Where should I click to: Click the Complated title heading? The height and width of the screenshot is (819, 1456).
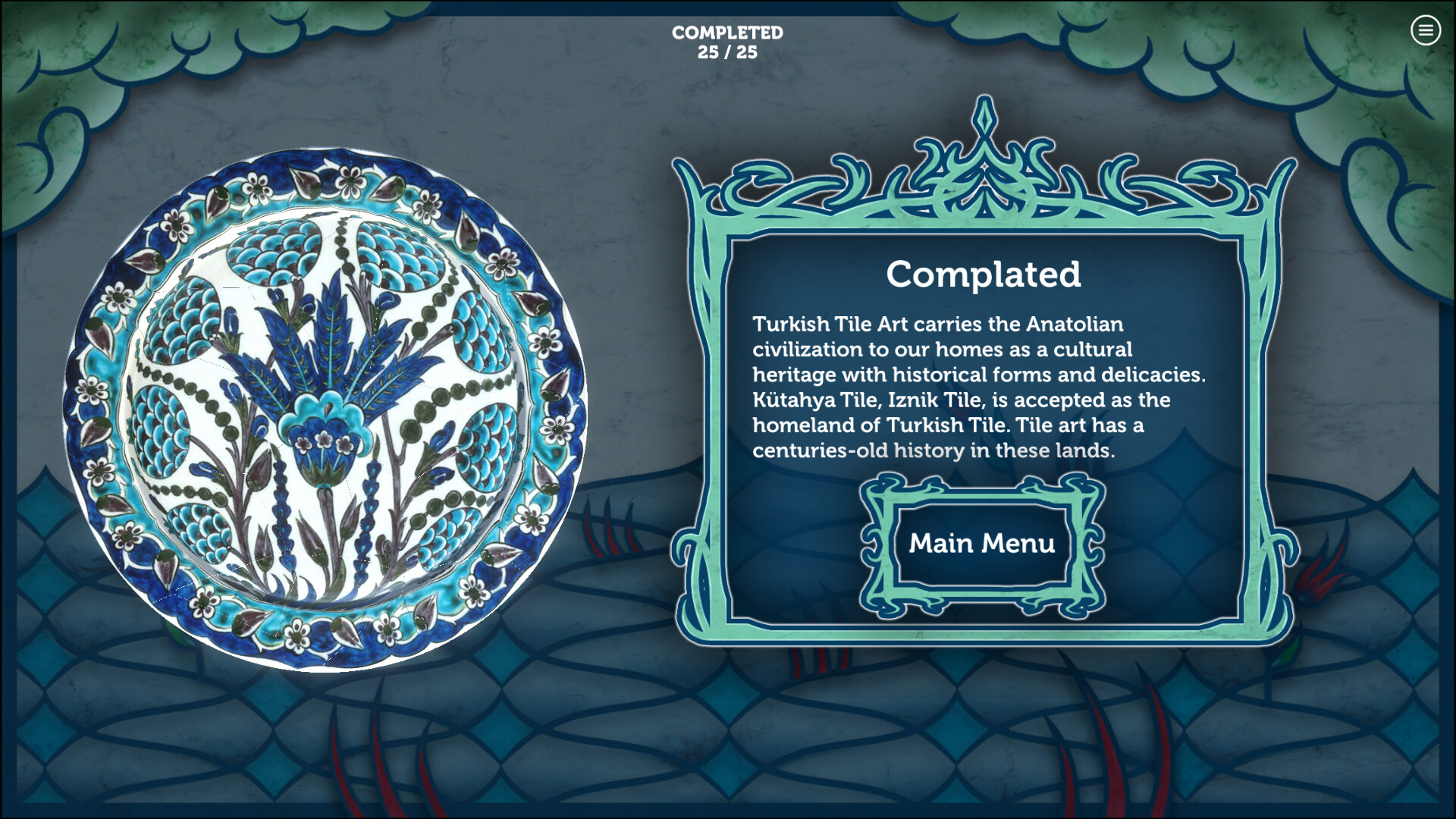point(985,275)
